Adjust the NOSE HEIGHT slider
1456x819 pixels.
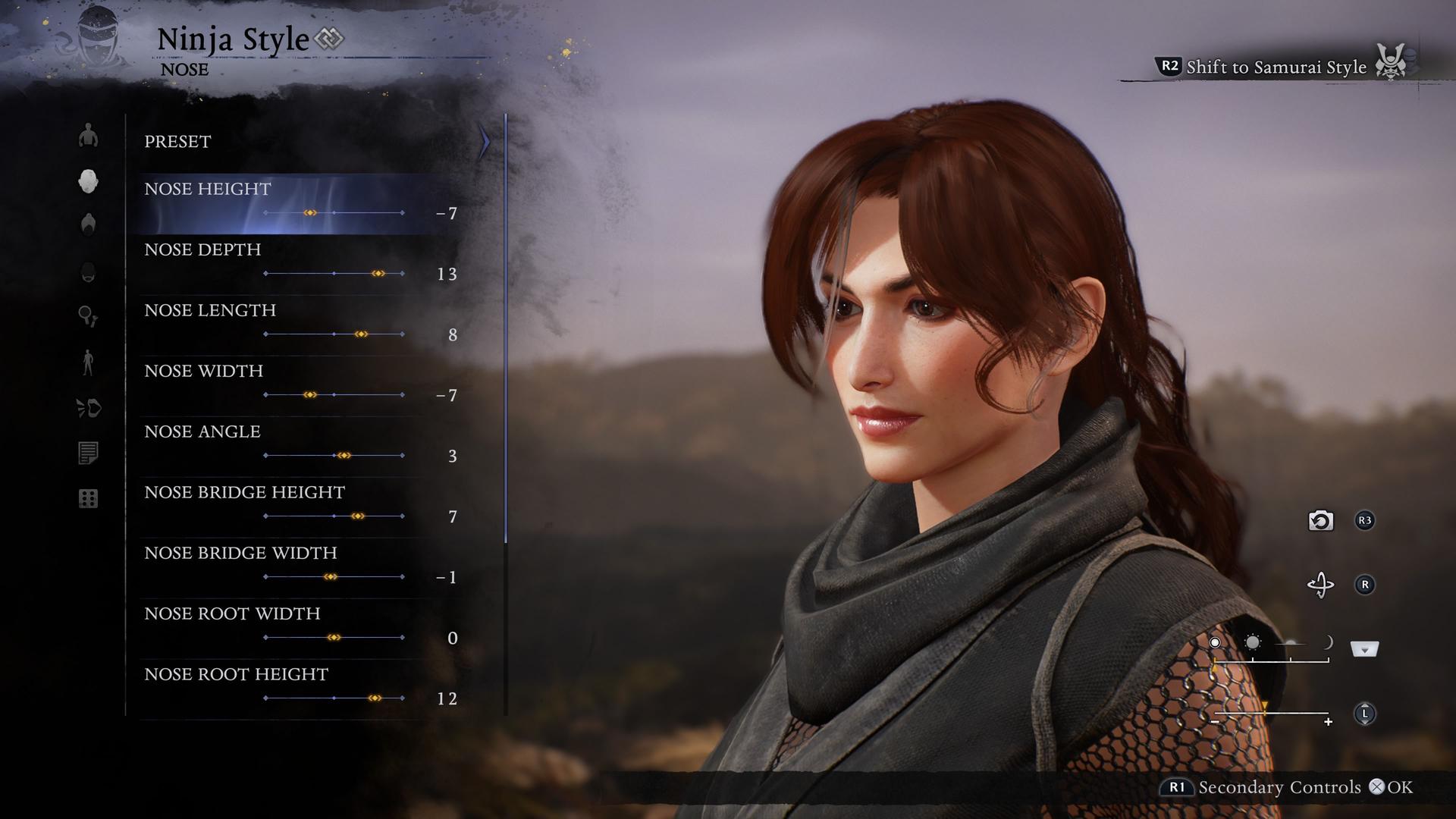tap(310, 213)
